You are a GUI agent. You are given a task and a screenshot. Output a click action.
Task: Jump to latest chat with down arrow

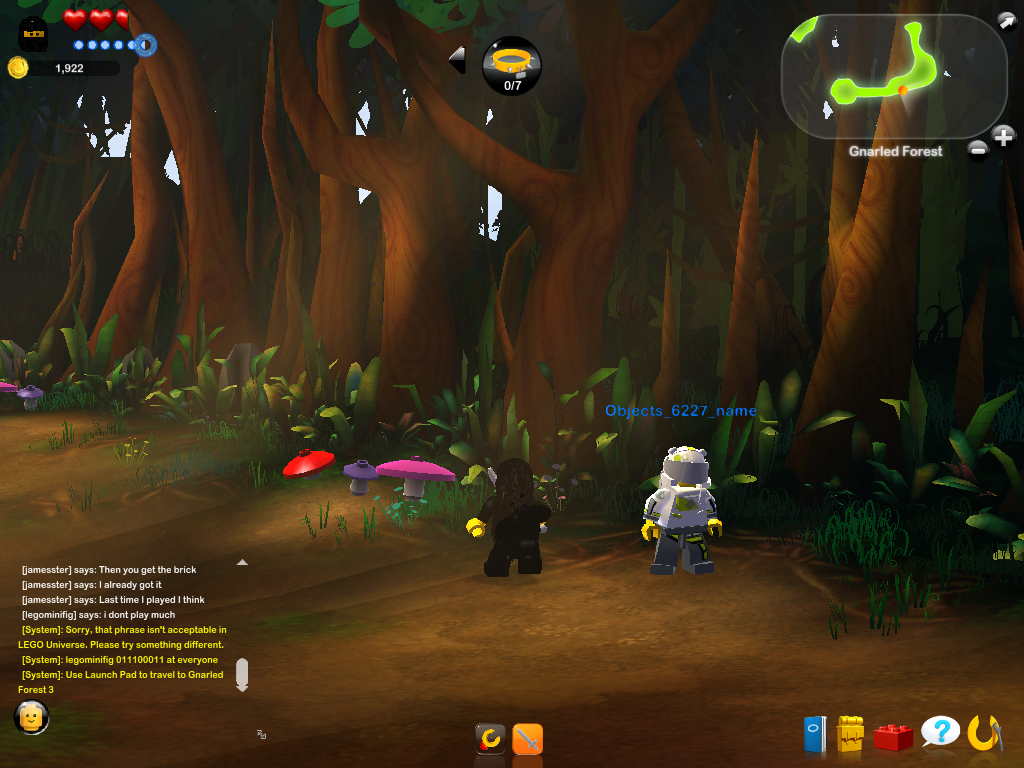pyautogui.click(x=241, y=676)
